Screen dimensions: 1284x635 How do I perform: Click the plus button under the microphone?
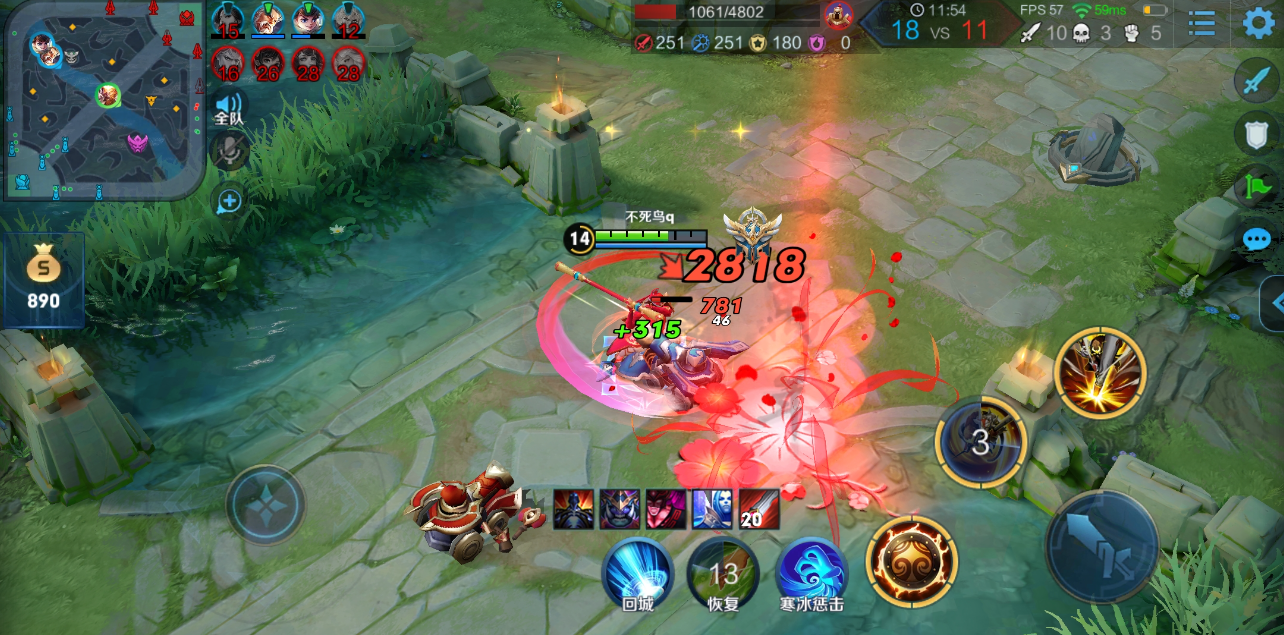229,201
